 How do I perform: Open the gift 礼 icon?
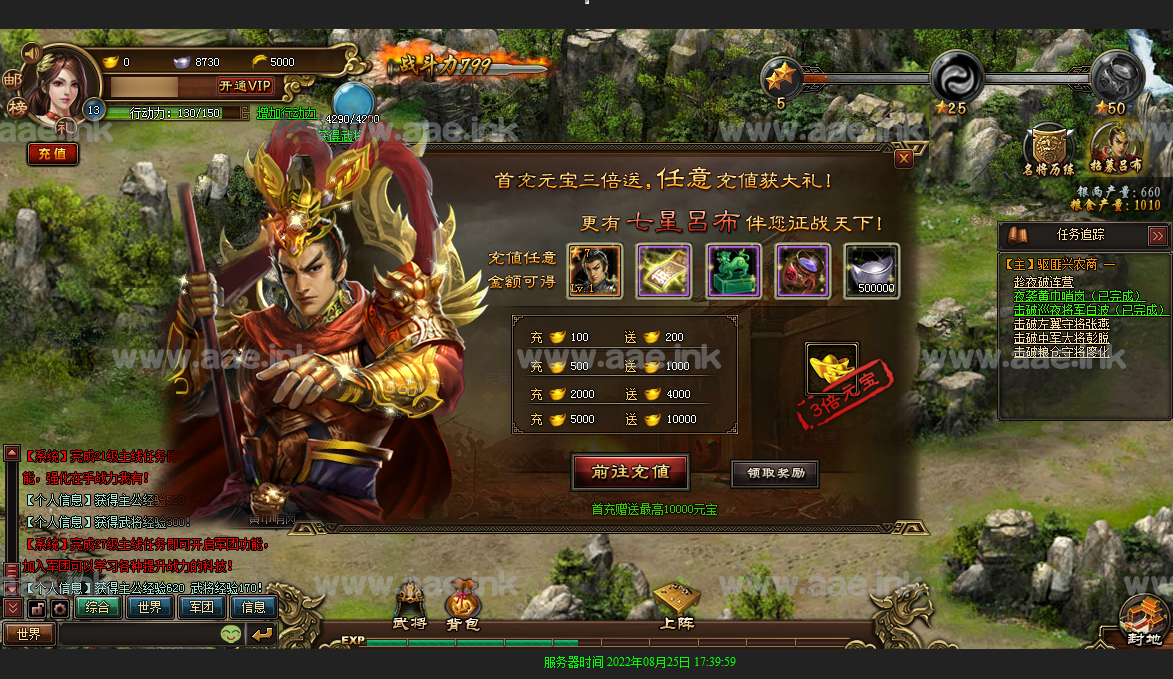(x=64, y=127)
